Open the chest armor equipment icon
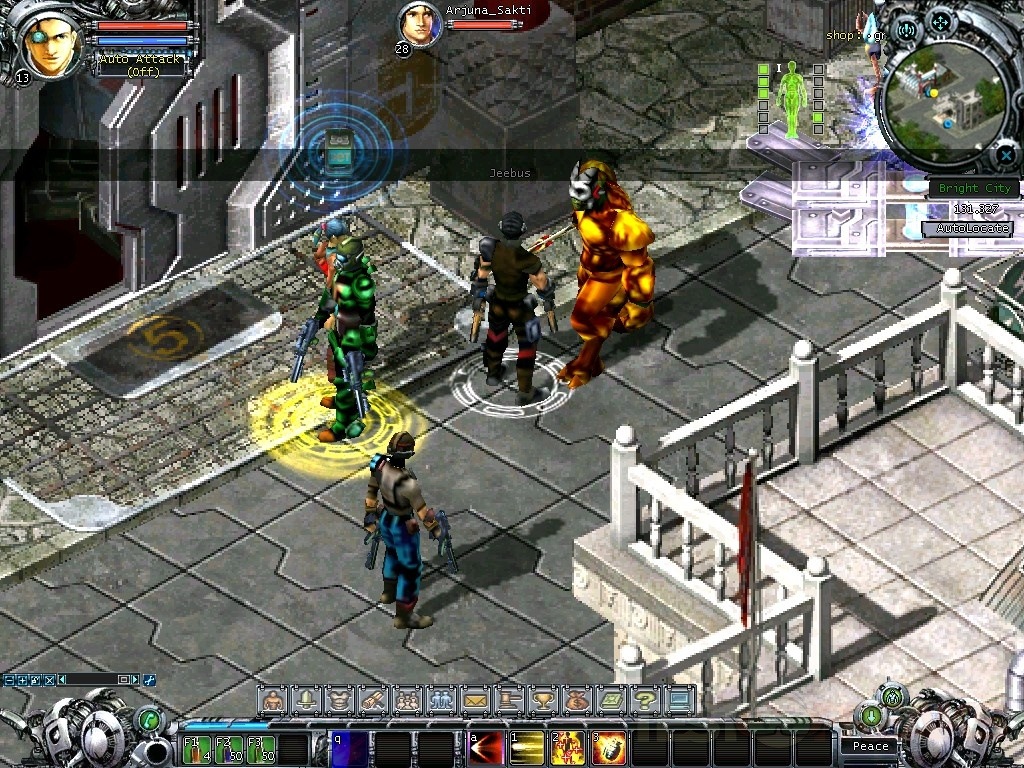The width and height of the screenshot is (1024, 768). pos(340,700)
